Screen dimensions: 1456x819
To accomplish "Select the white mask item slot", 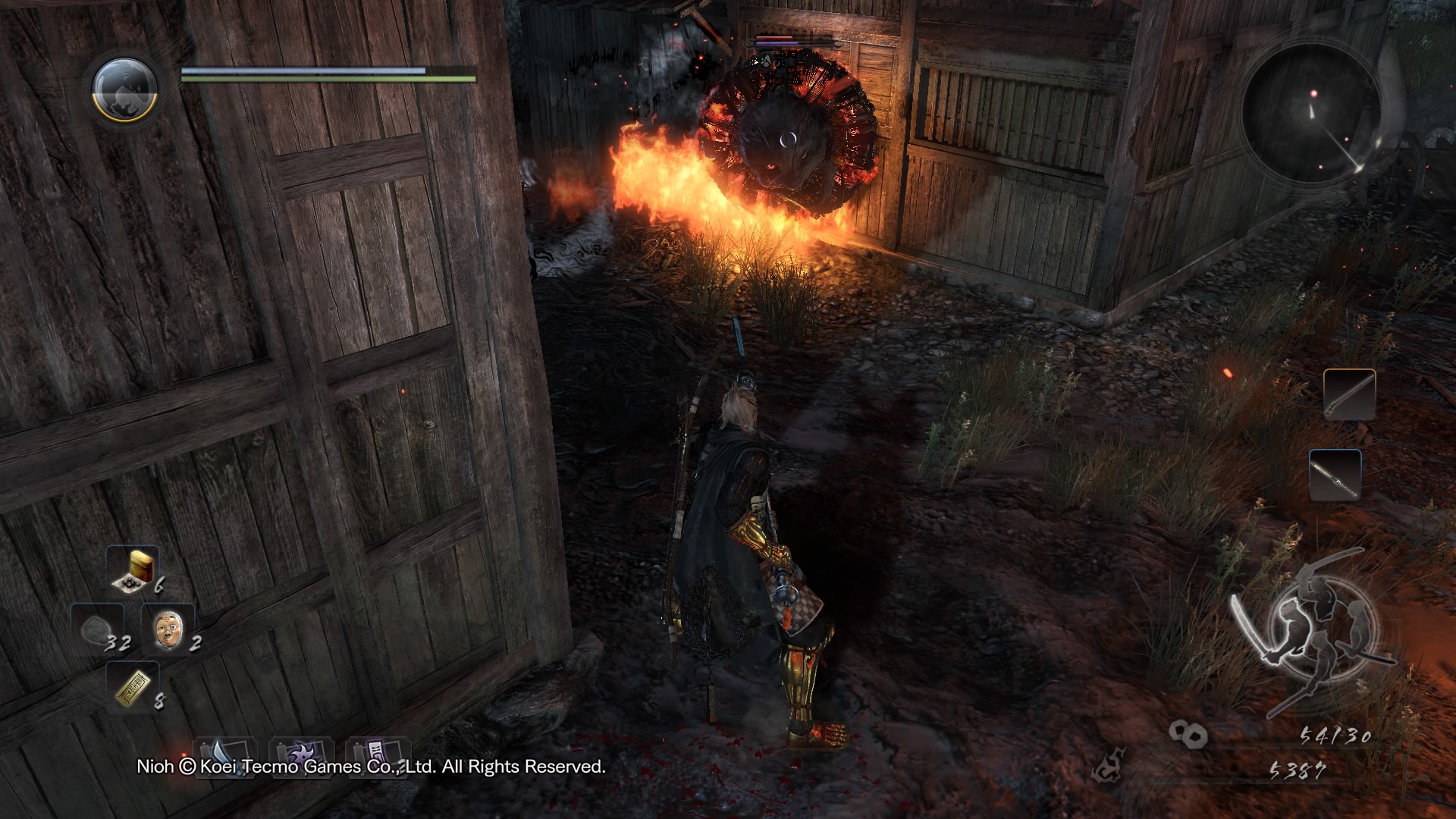I will pos(168,629).
